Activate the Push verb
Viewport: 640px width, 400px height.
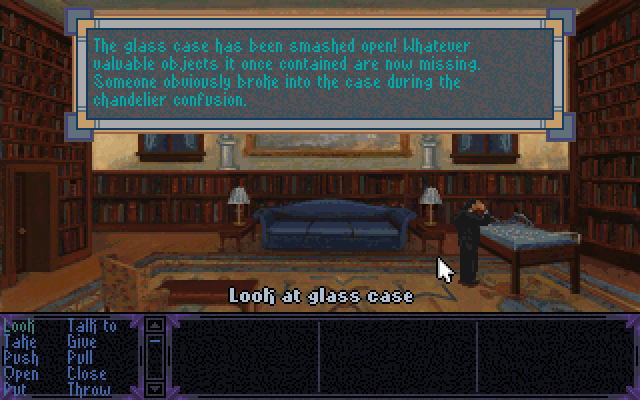21,357
